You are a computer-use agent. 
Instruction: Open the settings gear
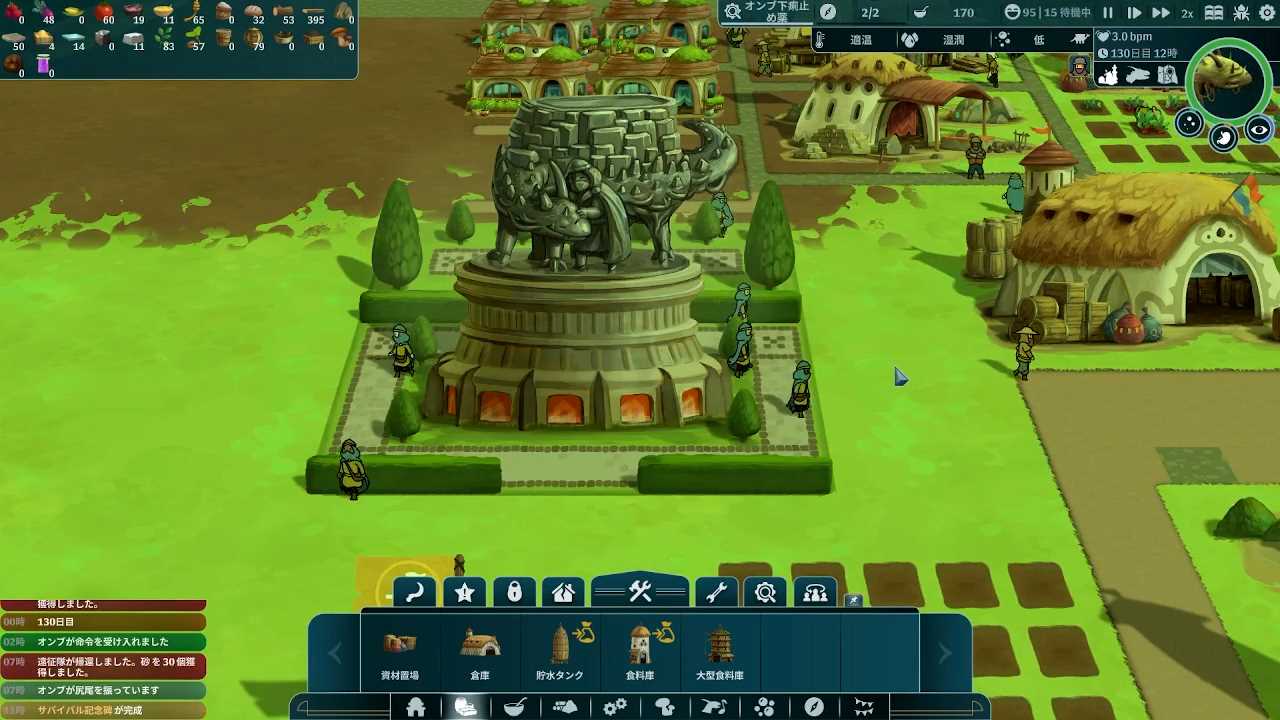pyautogui.click(x=1269, y=13)
